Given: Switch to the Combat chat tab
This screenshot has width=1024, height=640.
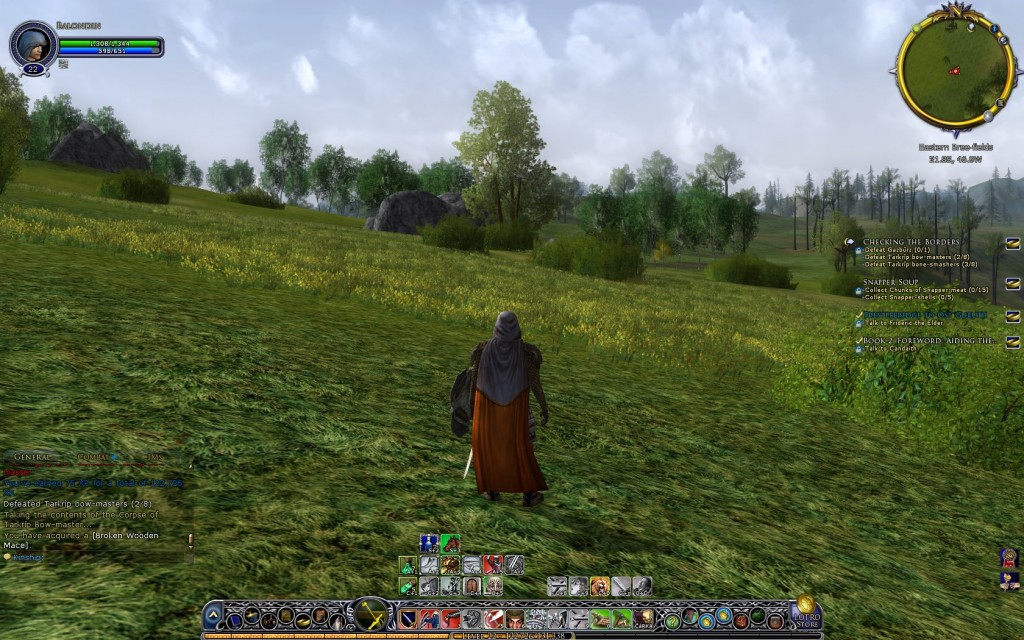Looking at the screenshot, I should tap(93, 456).
